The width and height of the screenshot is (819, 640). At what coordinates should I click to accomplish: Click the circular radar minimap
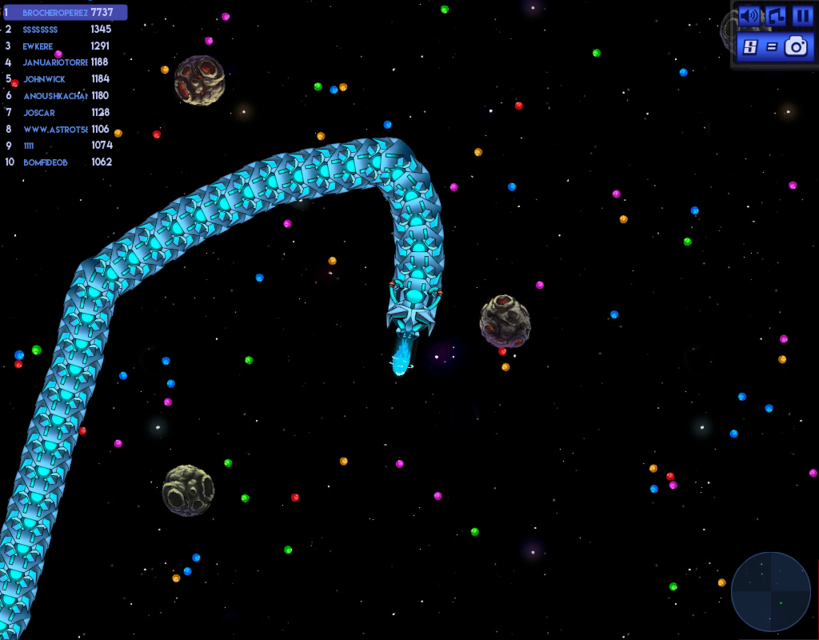(x=771, y=592)
